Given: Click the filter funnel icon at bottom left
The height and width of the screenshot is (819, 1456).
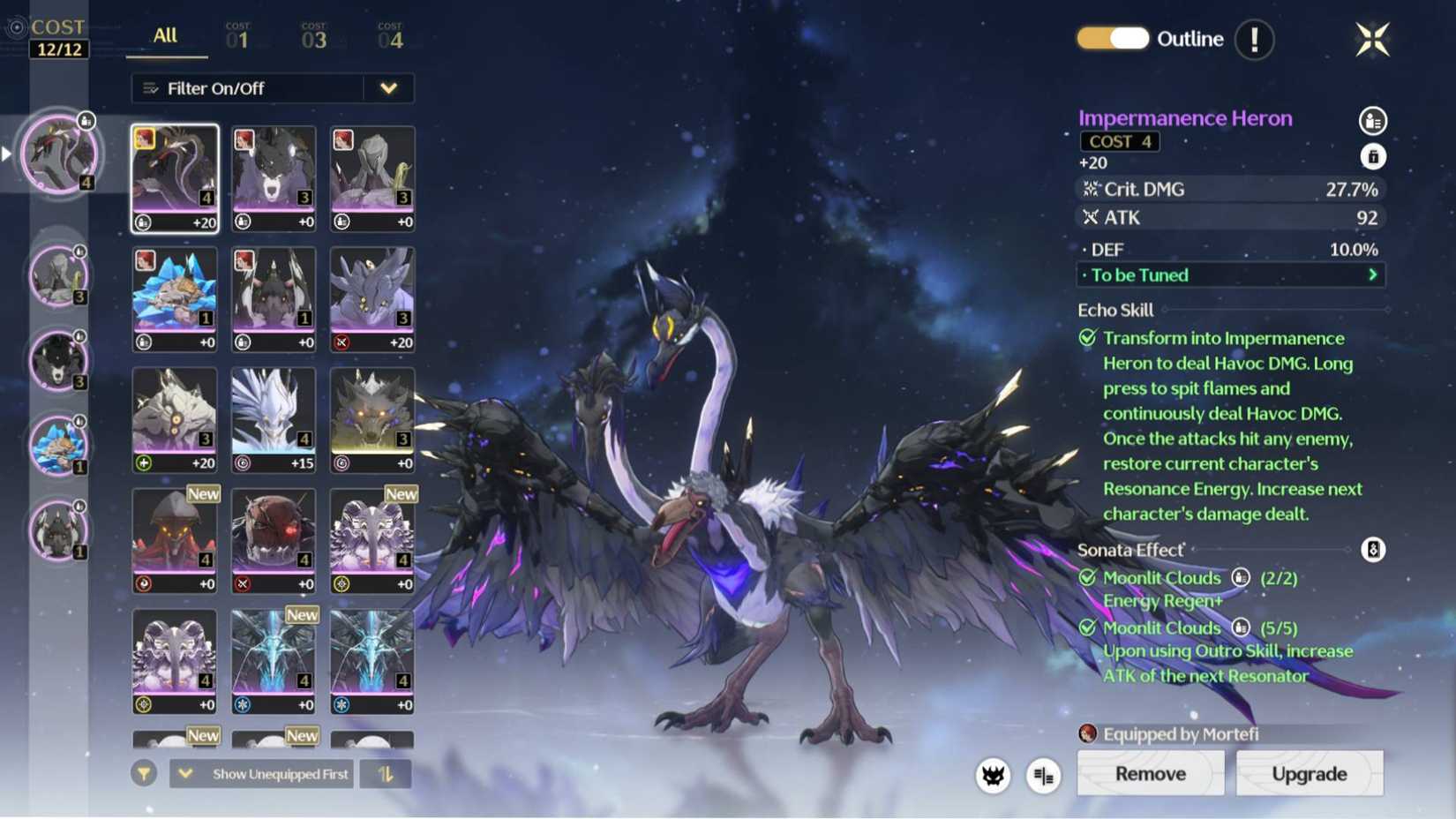Looking at the screenshot, I should coord(144,773).
